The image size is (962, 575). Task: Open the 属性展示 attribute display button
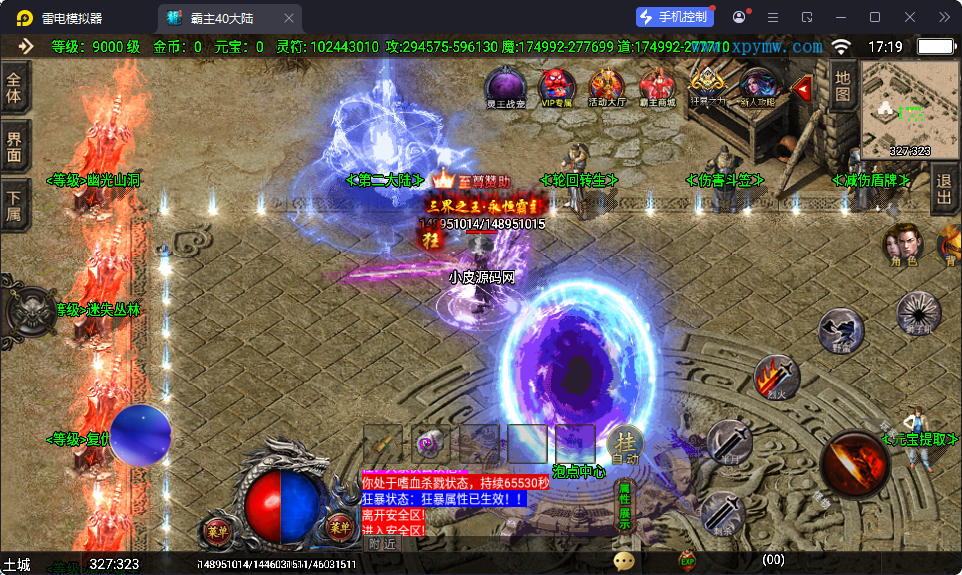point(624,506)
